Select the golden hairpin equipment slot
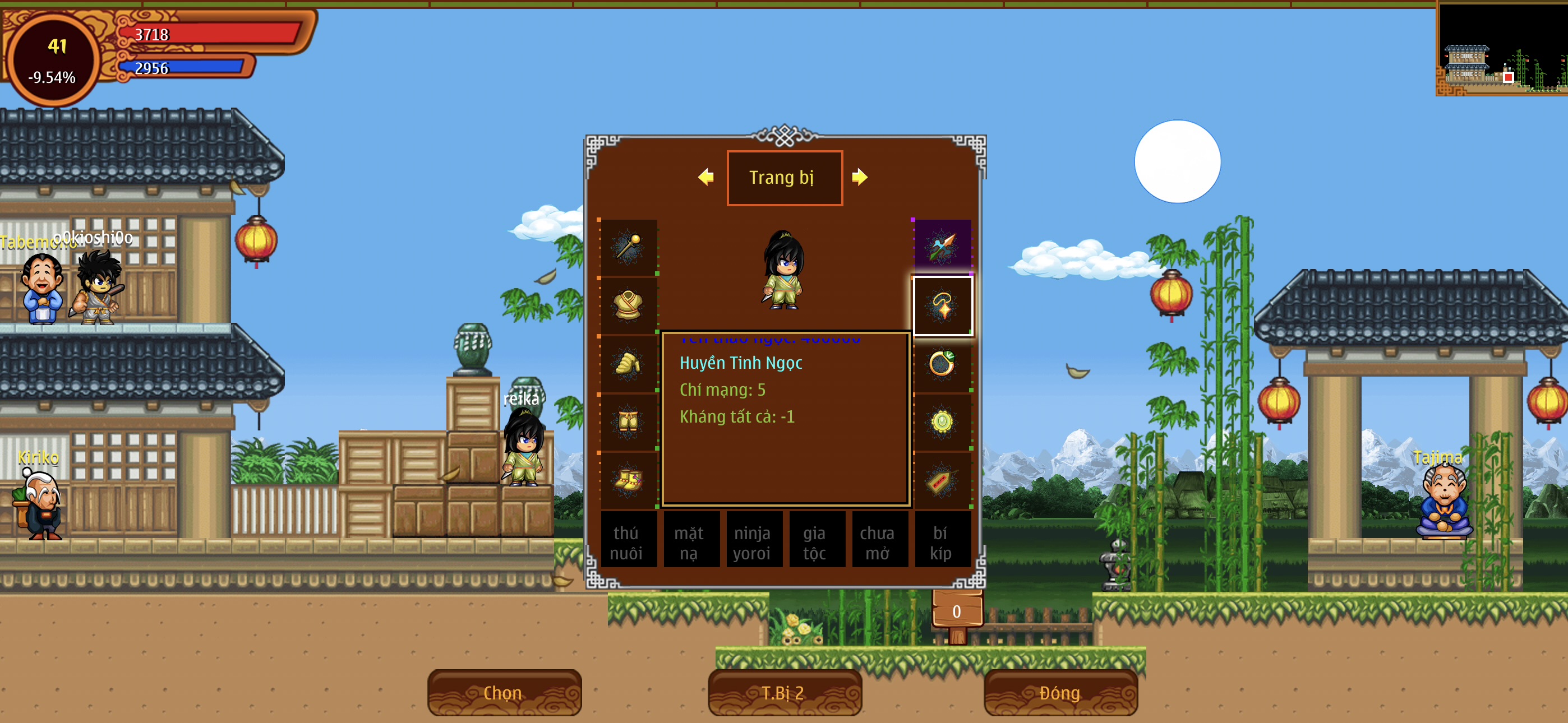This screenshot has width=1568, height=723. point(628,247)
